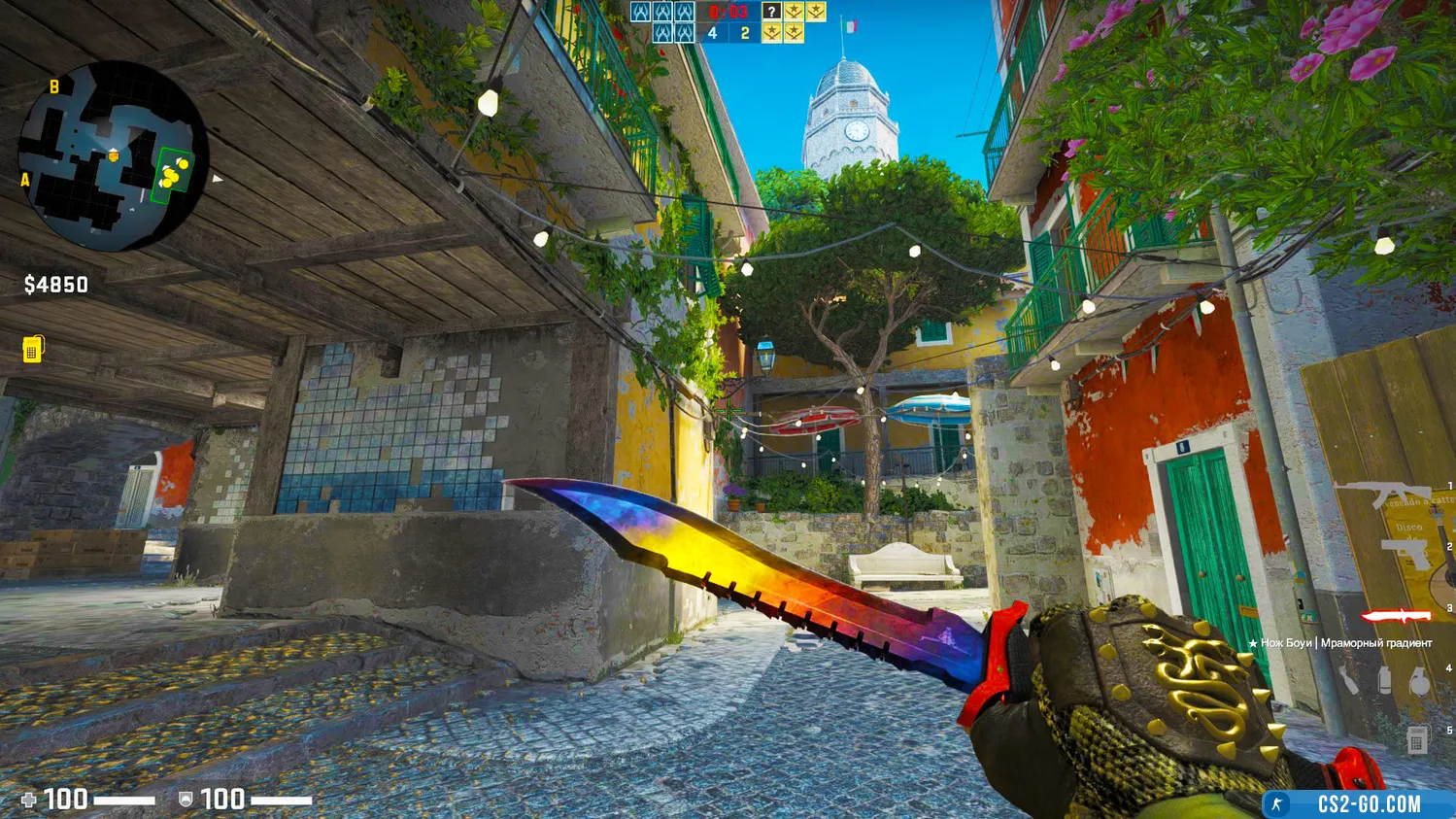Click the yellow buy zone cart icon
The height and width of the screenshot is (819, 1456).
[32, 349]
